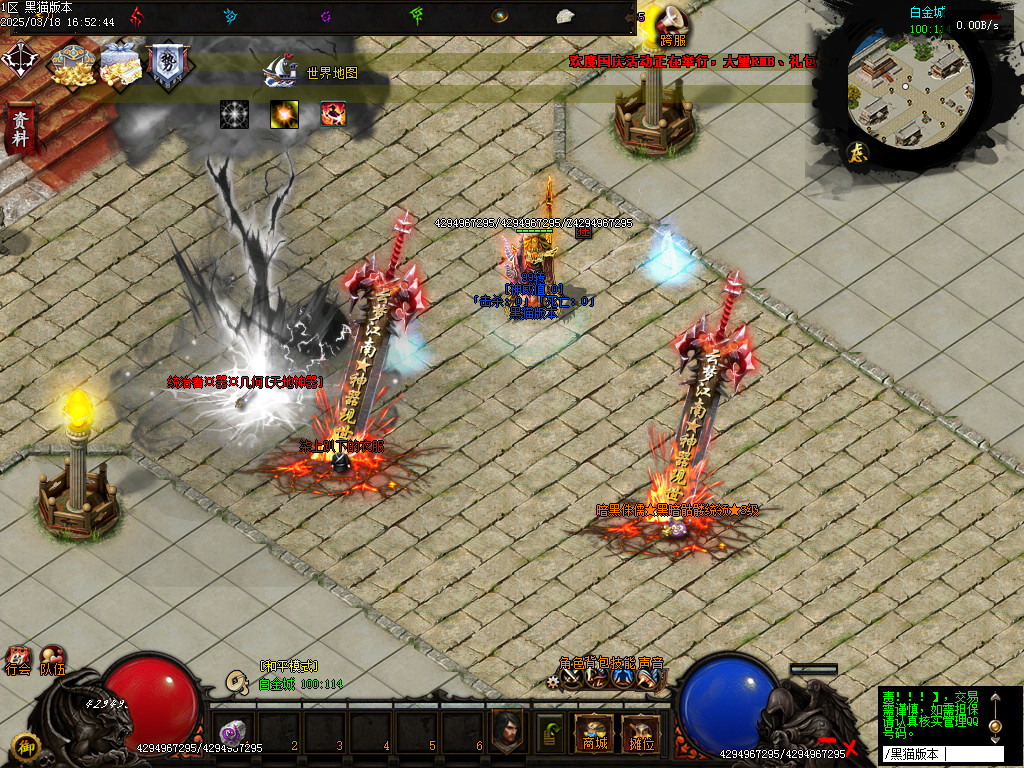
Task: Open the 商城 shop button
Action: [x=595, y=733]
